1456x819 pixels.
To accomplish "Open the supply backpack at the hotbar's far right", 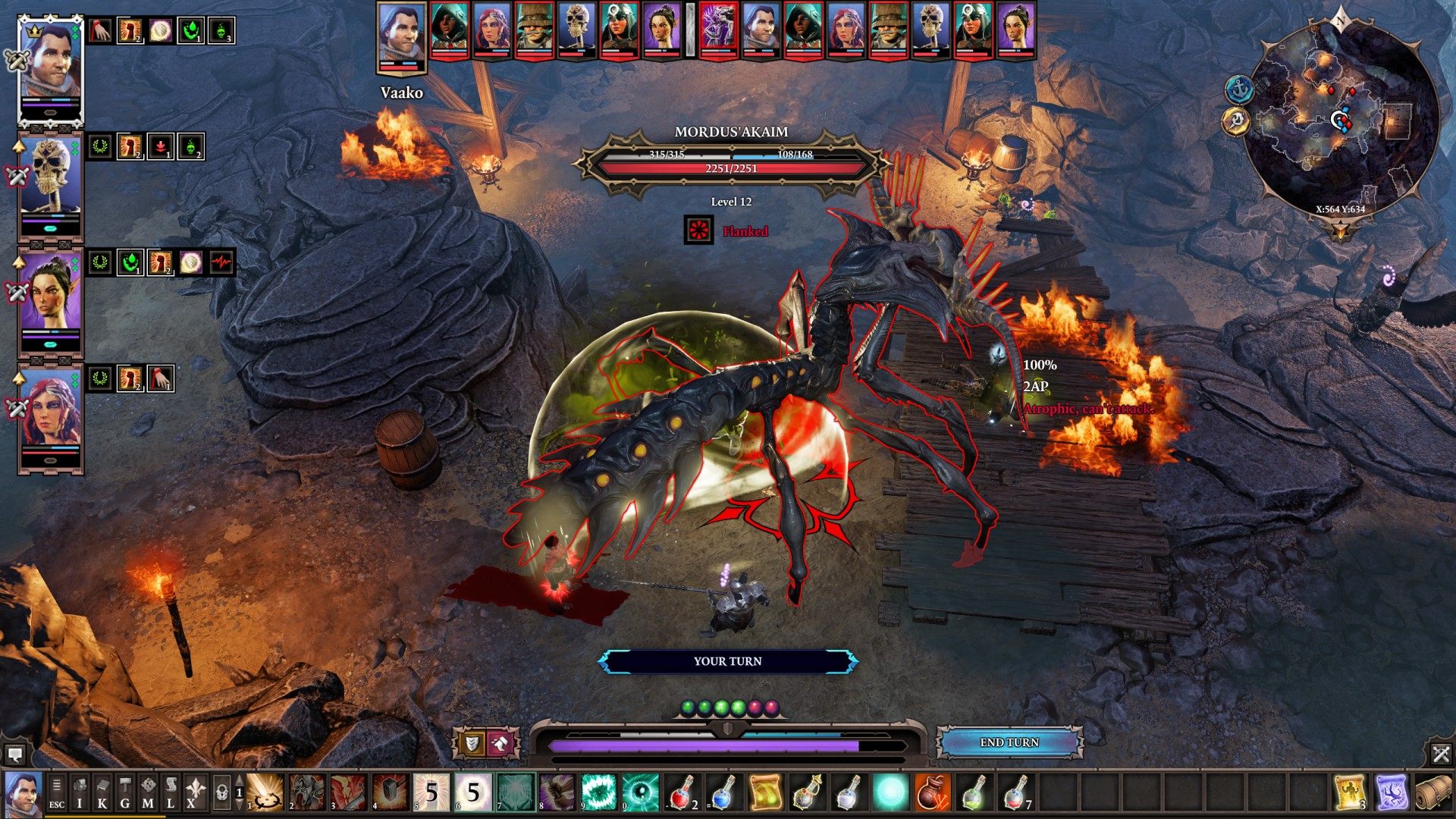I will pos(1436,792).
